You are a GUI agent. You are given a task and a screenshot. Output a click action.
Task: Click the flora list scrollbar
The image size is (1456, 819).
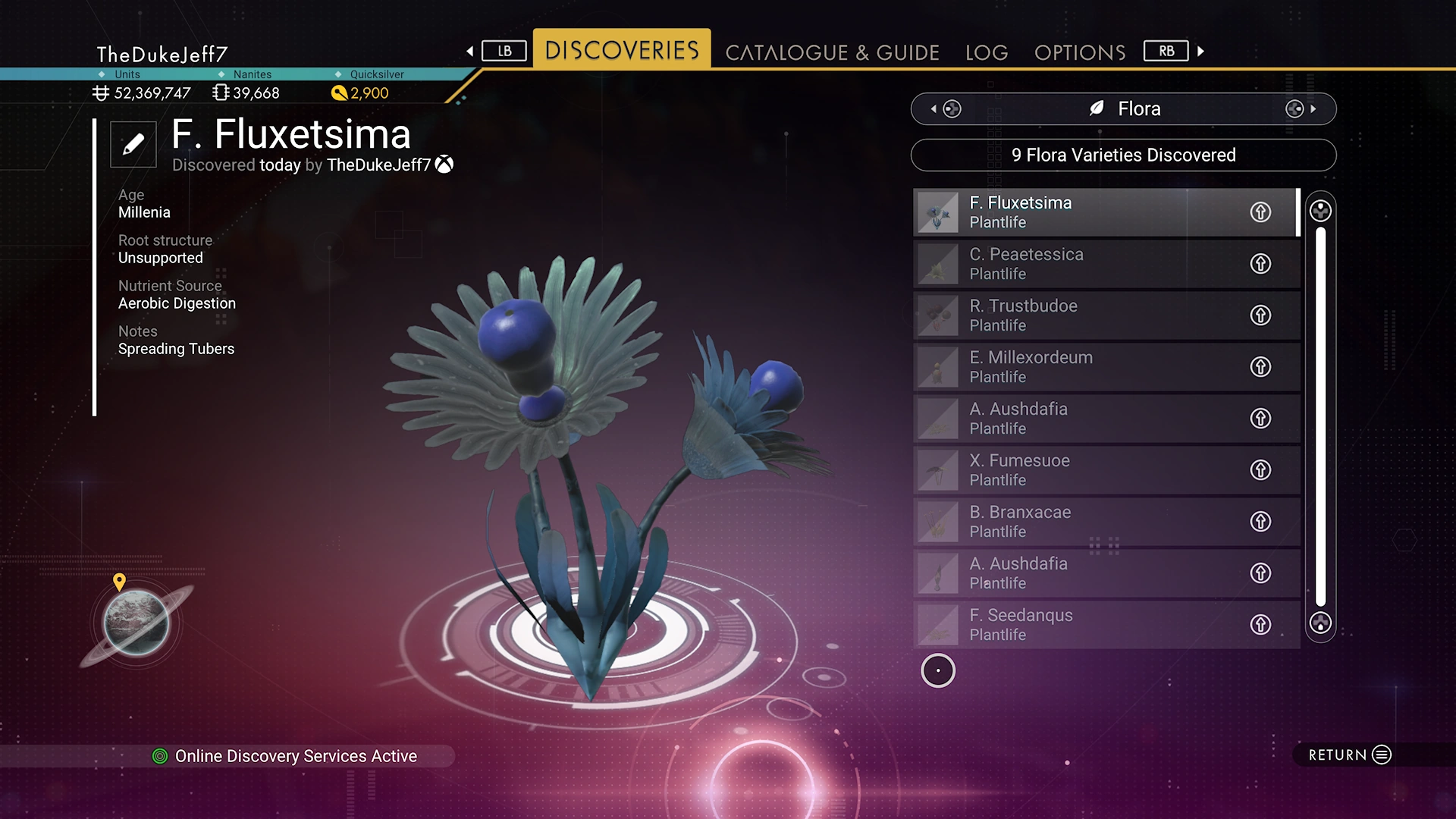(1320, 416)
